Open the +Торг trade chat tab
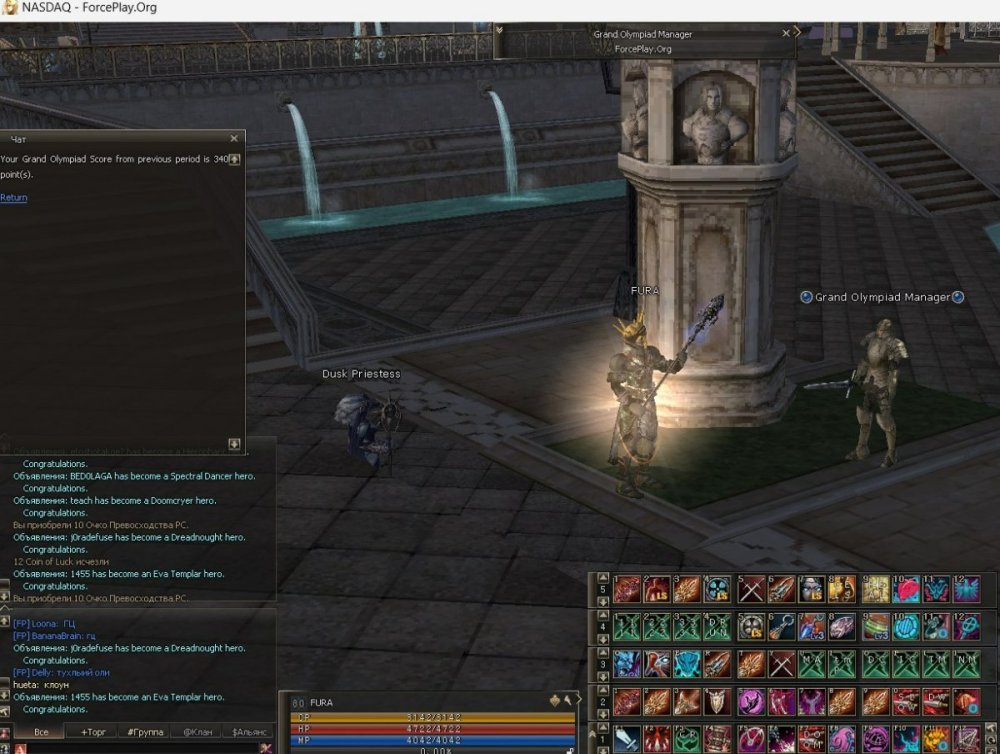The width and height of the screenshot is (1000, 754). coord(91,733)
